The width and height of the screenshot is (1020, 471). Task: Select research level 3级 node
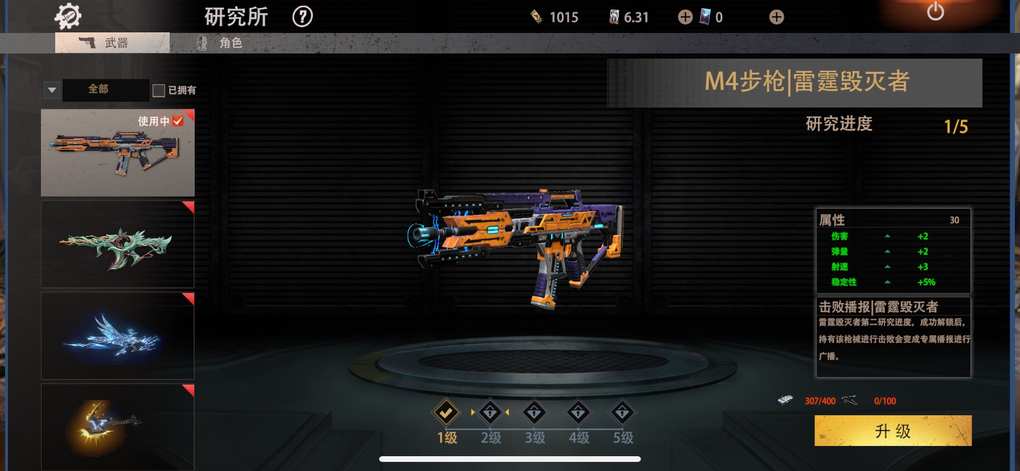click(x=534, y=411)
